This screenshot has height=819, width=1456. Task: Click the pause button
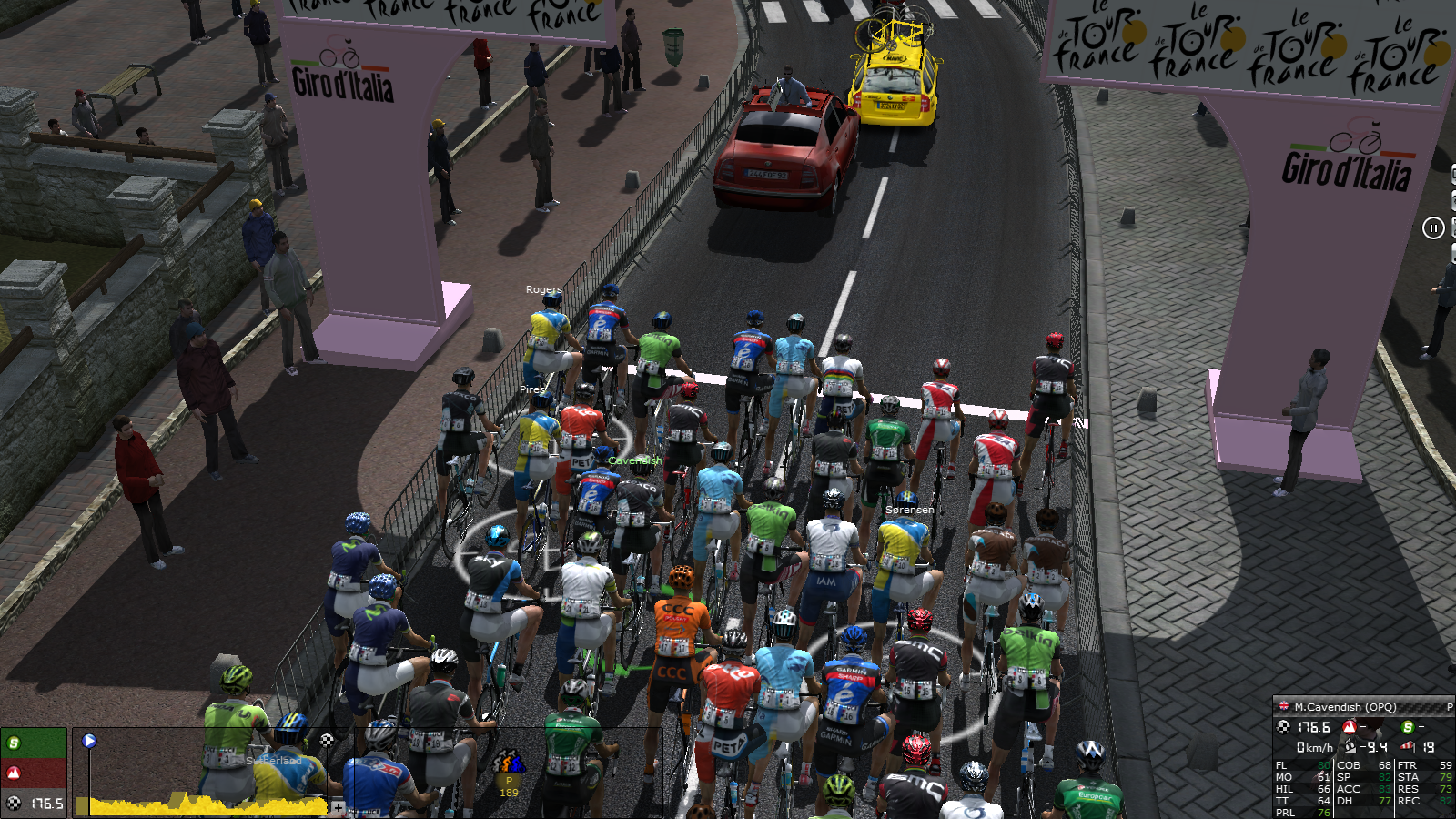(x=1433, y=228)
